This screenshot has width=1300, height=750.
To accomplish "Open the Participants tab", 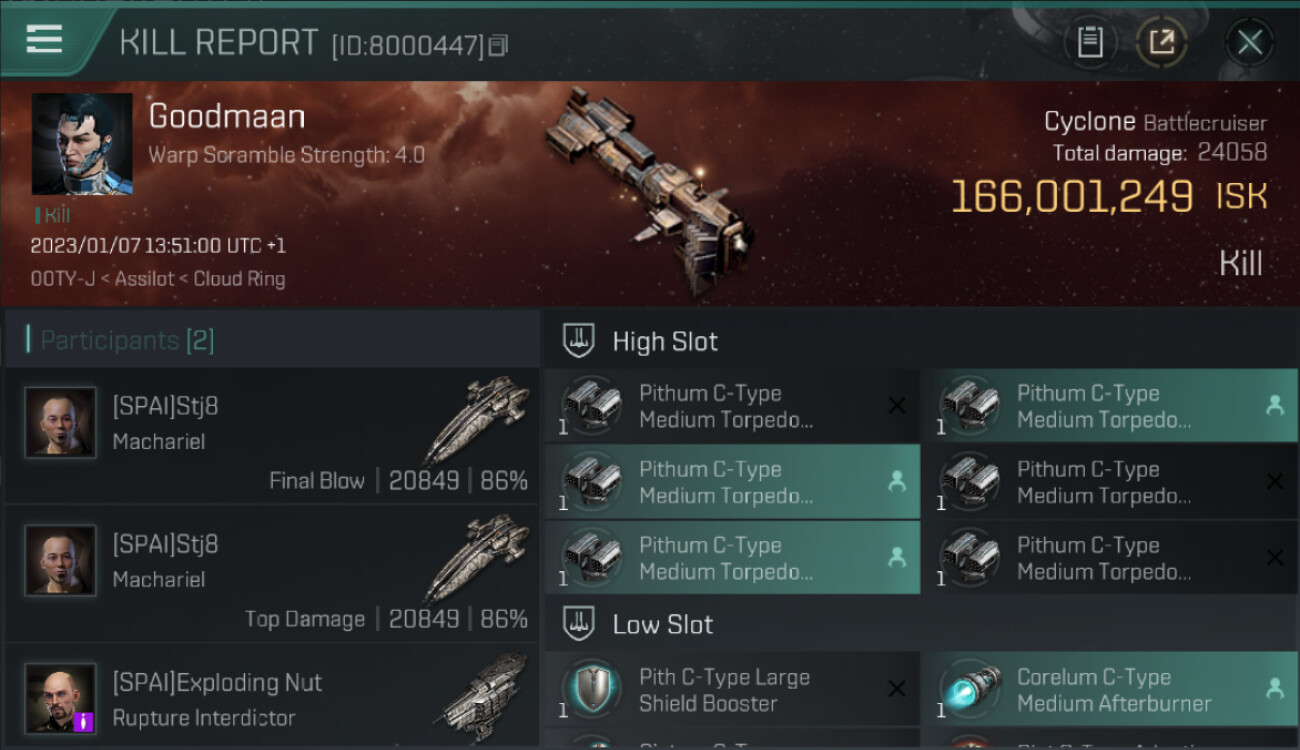I will pos(127,341).
